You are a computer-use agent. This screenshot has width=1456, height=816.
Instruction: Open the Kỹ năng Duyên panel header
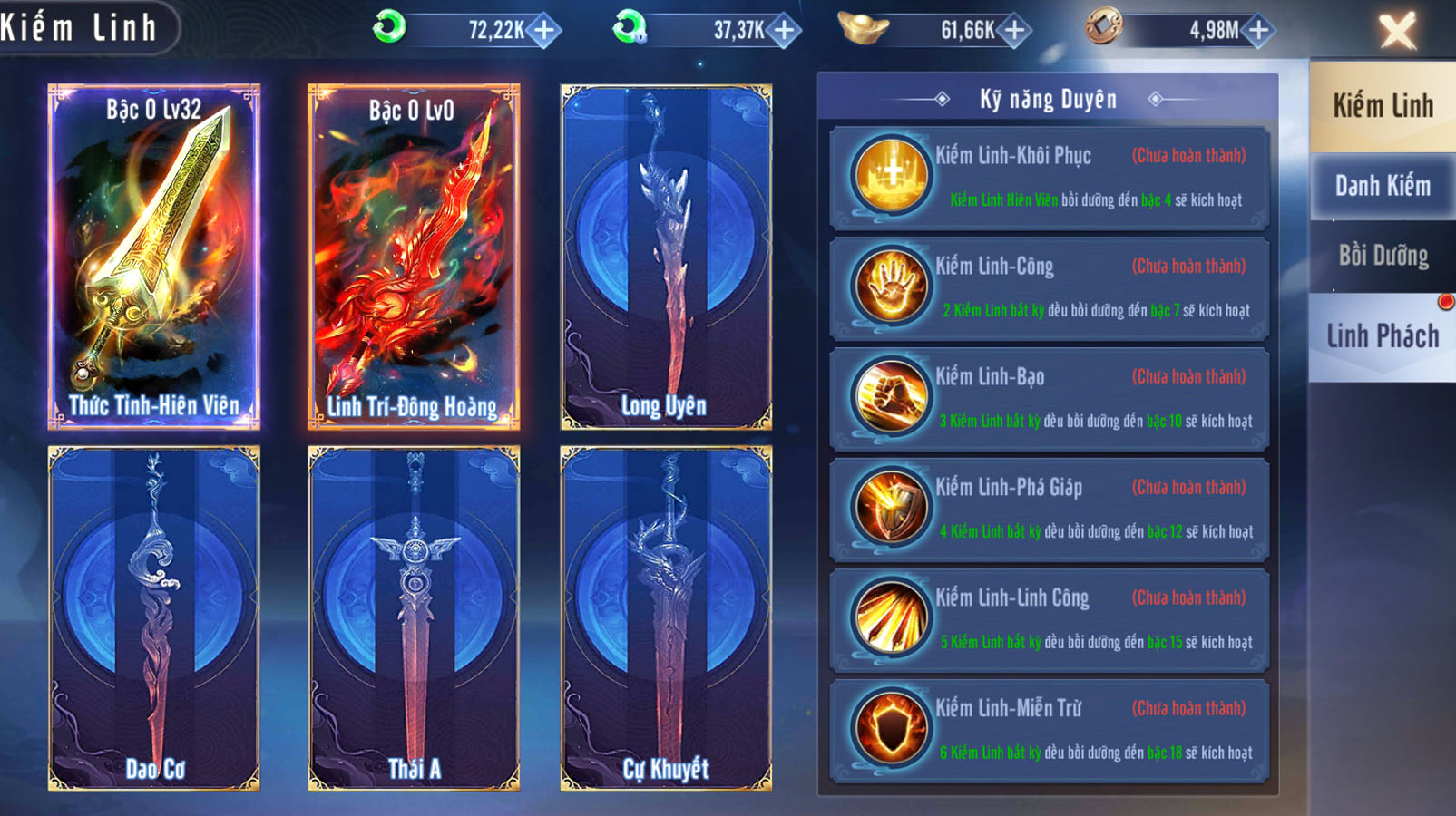[x=1048, y=99]
